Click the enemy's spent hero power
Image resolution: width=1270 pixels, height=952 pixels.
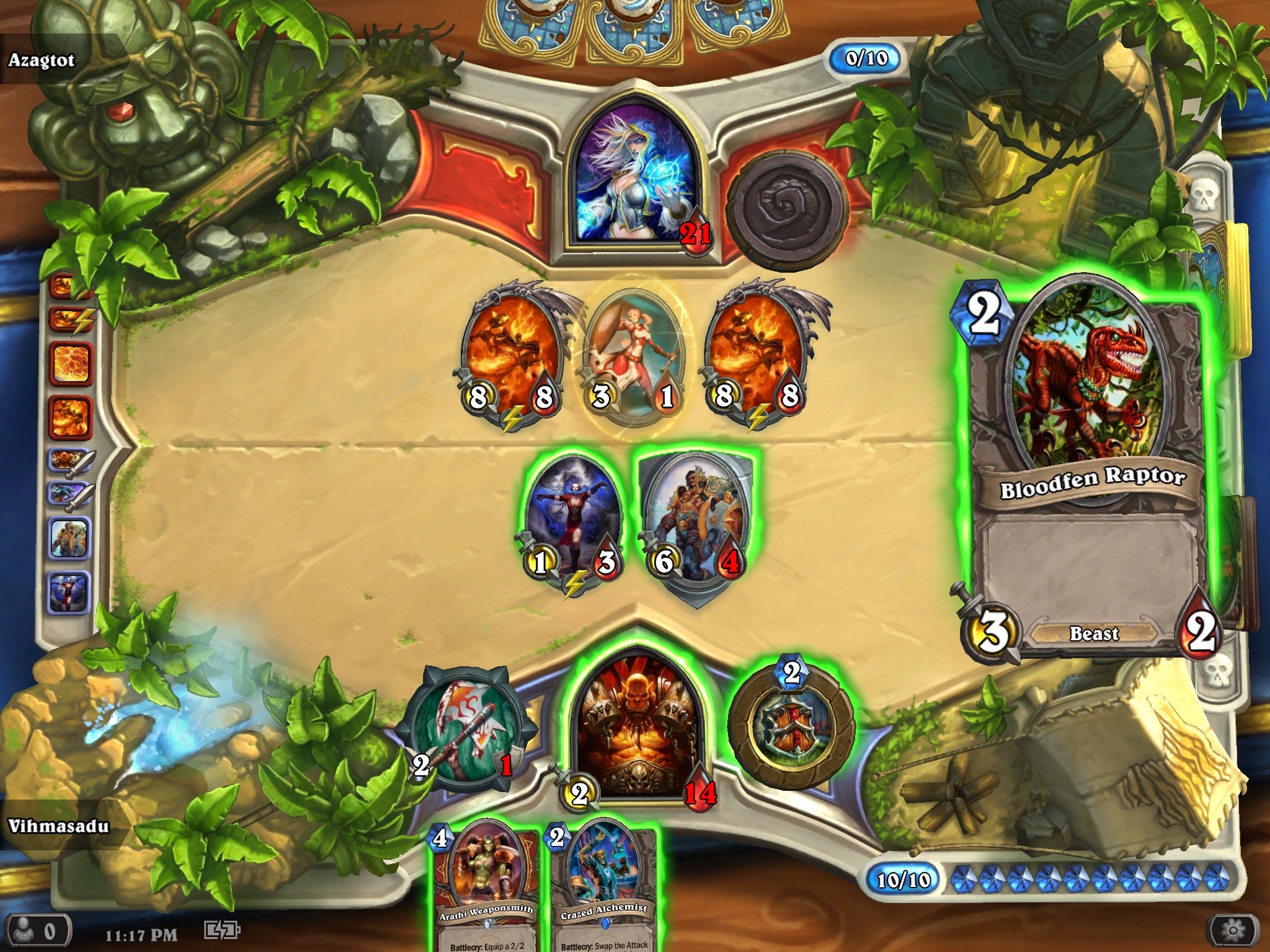coord(788,208)
